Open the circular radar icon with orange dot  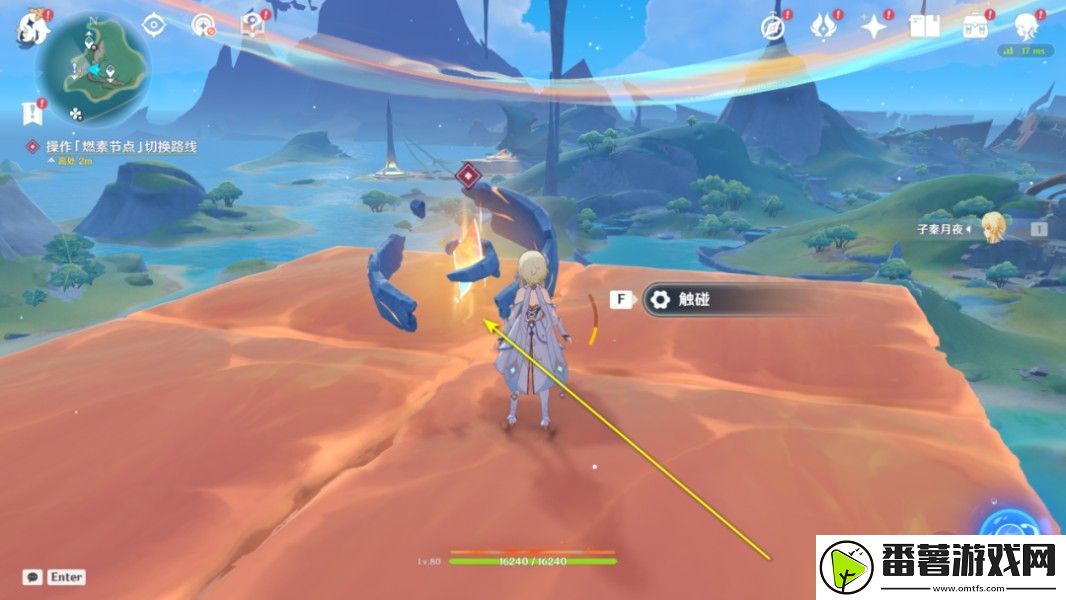(x=203, y=26)
